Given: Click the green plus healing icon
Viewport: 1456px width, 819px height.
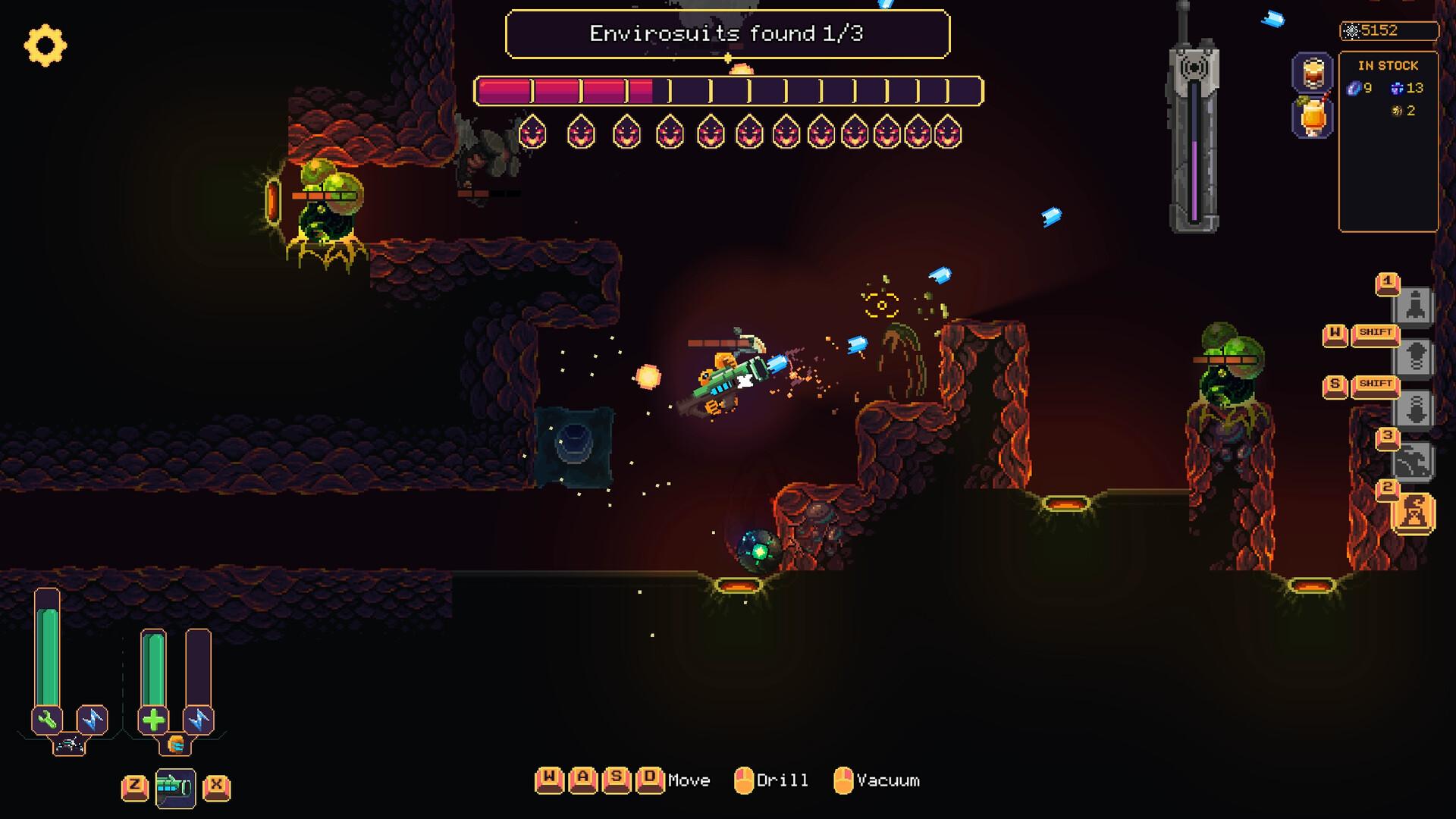Looking at the screenshot, I should point(152,719).
